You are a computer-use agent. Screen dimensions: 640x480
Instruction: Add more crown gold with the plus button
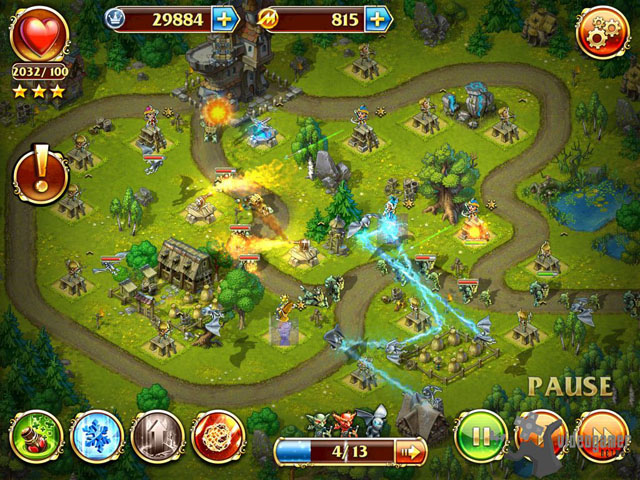[225, 18]
